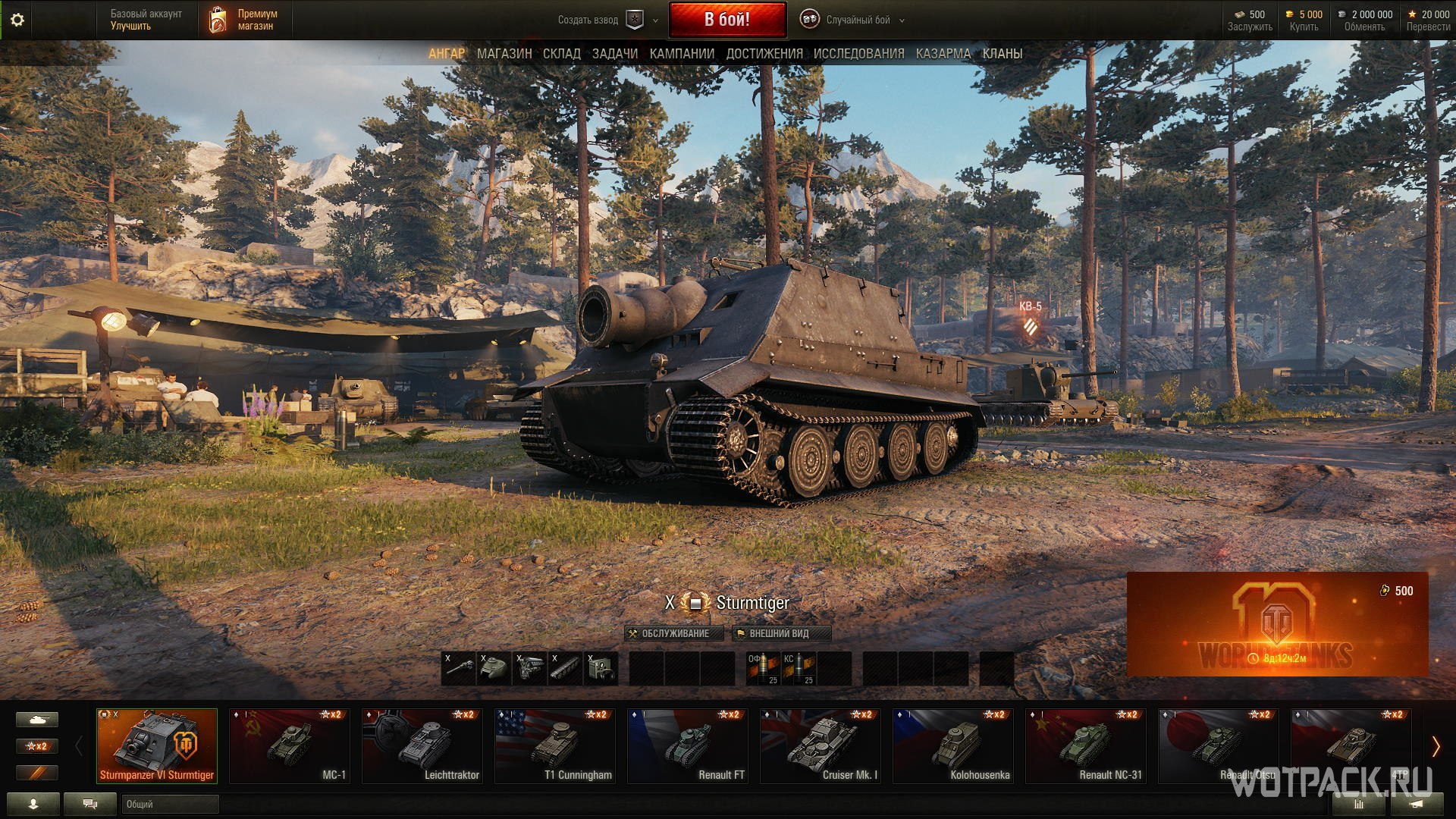Click the Общий chat channel field
Screen dimensions: 1456x819
click(x=170, y=804)
